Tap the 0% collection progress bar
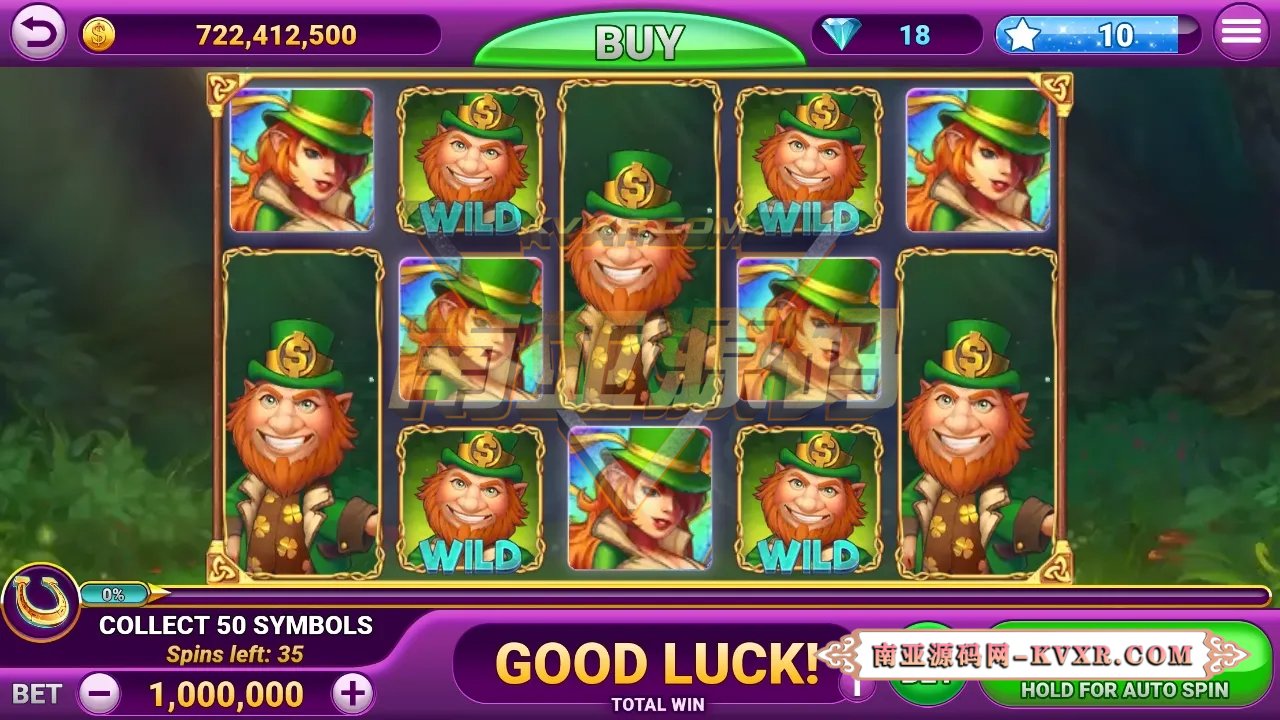The height and width of the screenshot is (720, 1280). tap(115, 592)
